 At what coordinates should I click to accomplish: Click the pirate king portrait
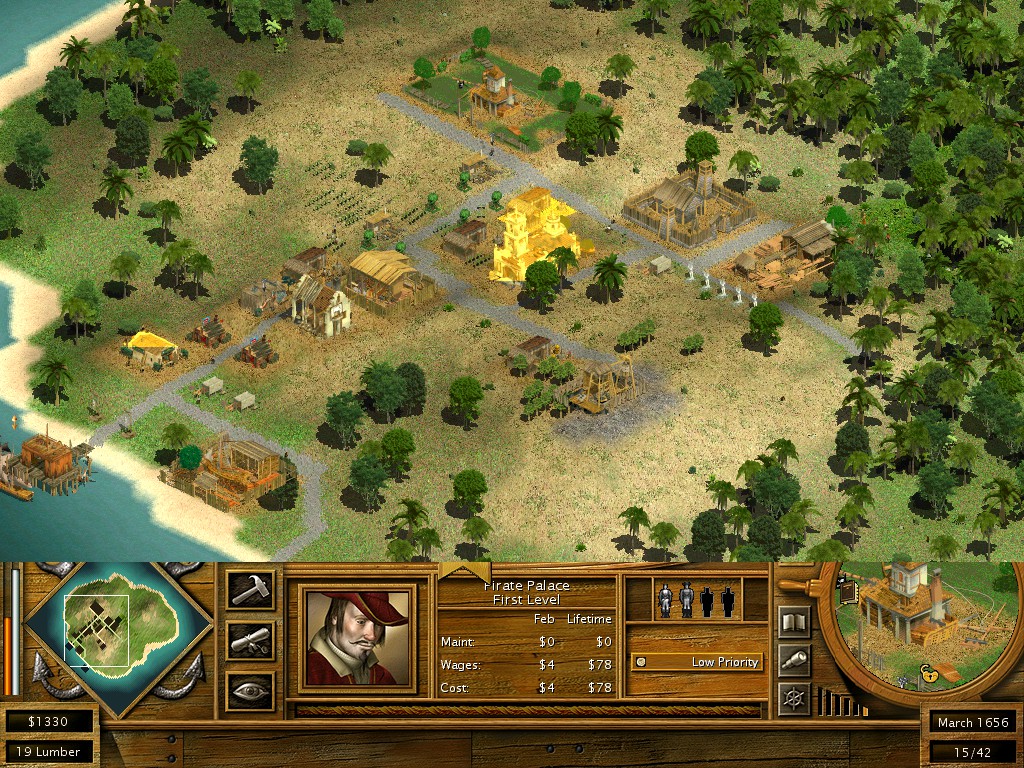tap(357, 638)
